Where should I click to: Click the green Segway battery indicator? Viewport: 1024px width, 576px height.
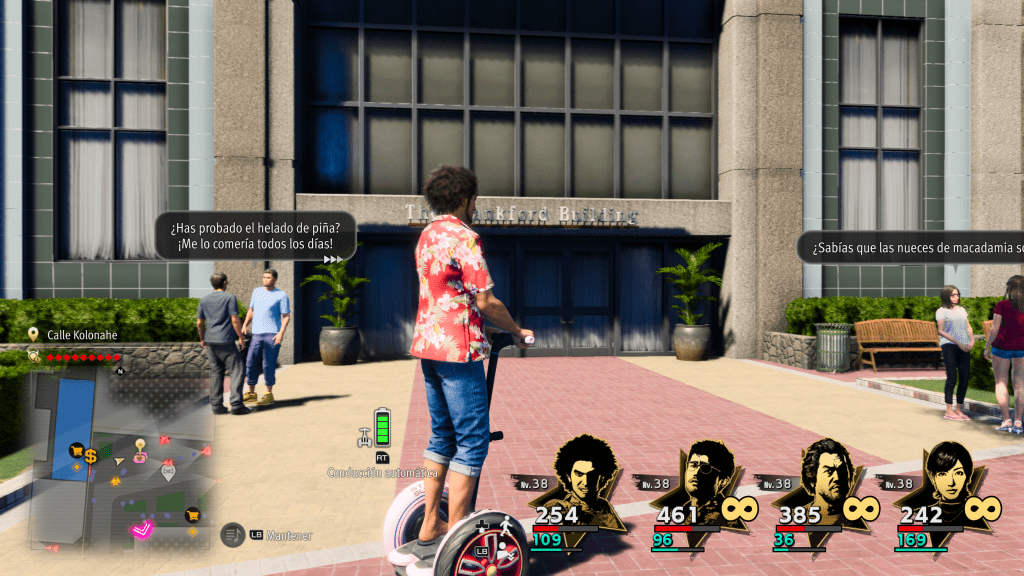[382, 426]
